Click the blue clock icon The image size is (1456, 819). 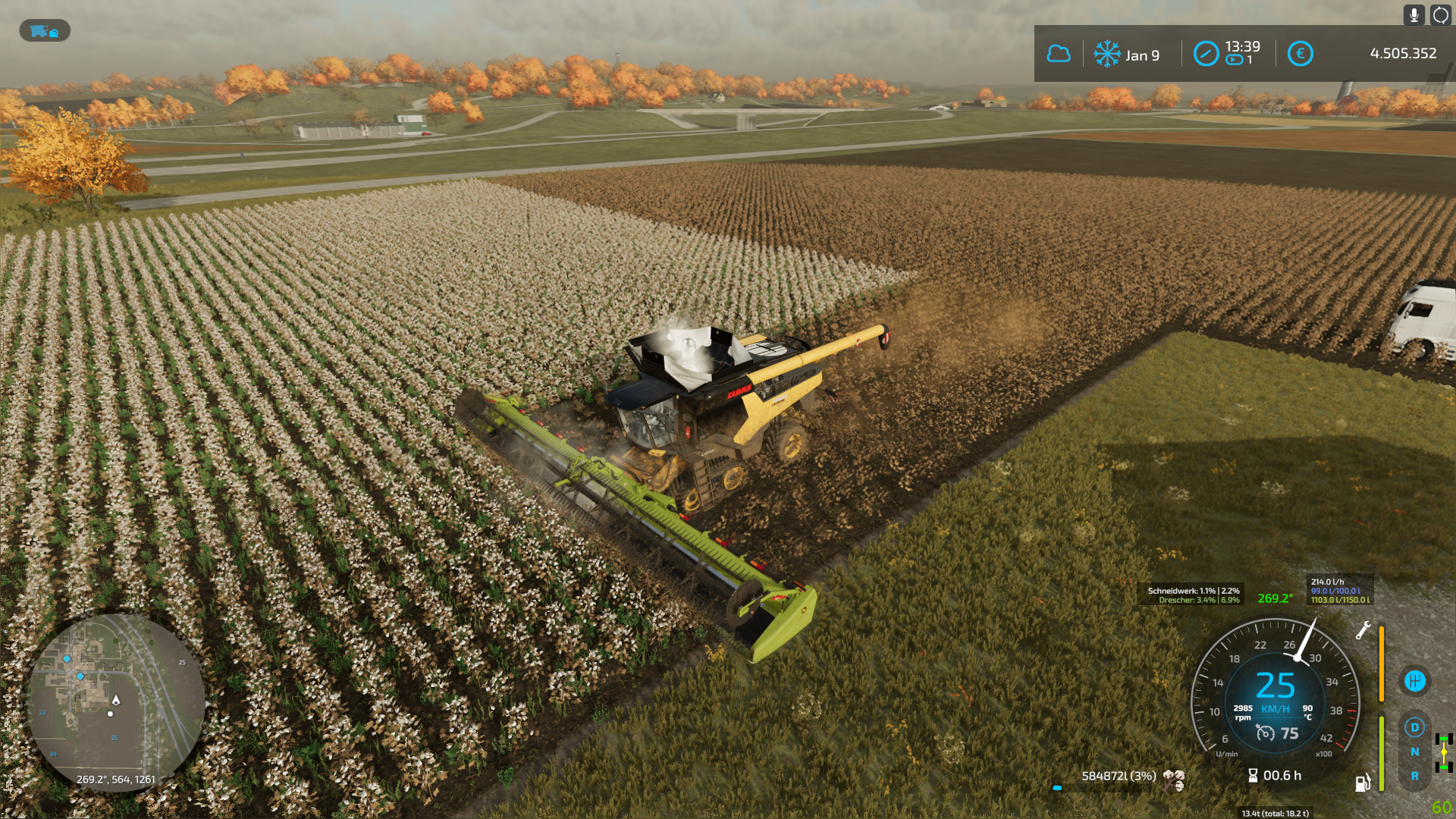(x=1206, y=54)
